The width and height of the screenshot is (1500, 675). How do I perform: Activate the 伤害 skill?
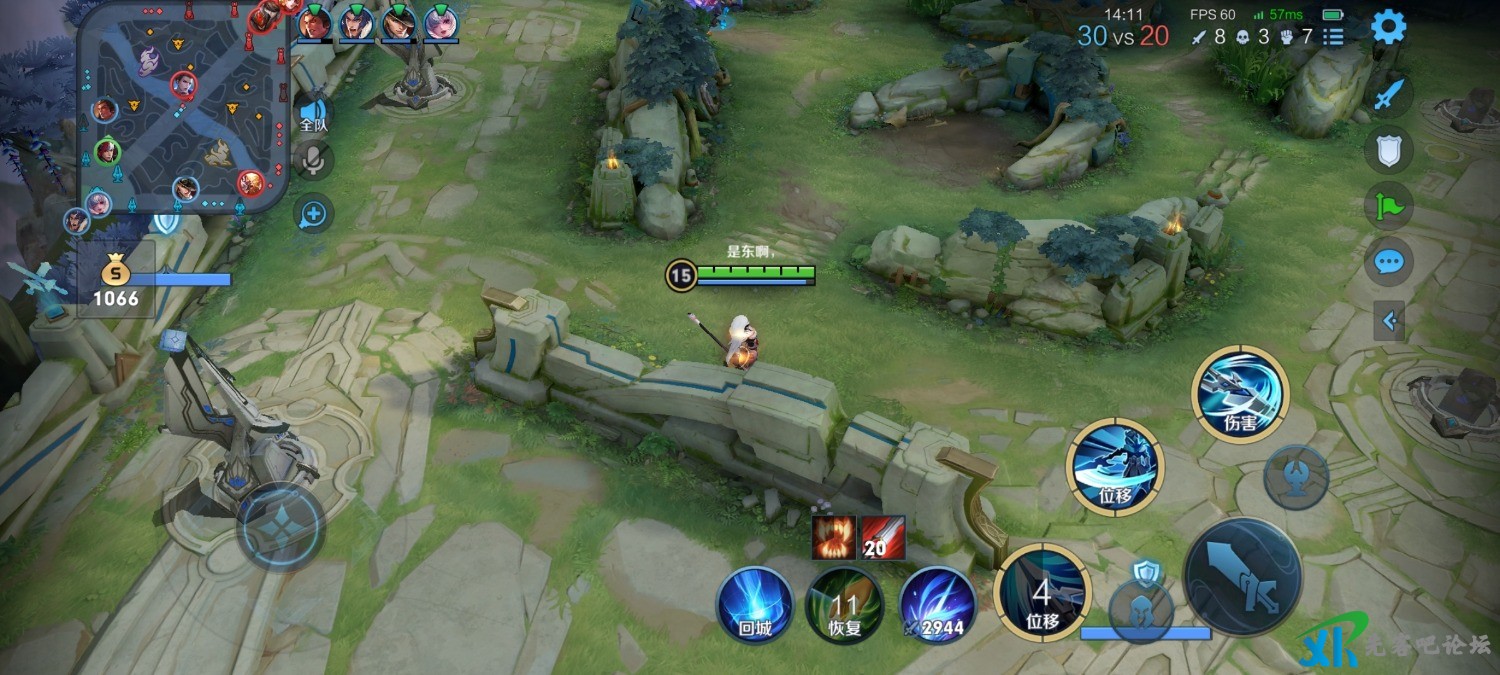[x=1240, y=394]
